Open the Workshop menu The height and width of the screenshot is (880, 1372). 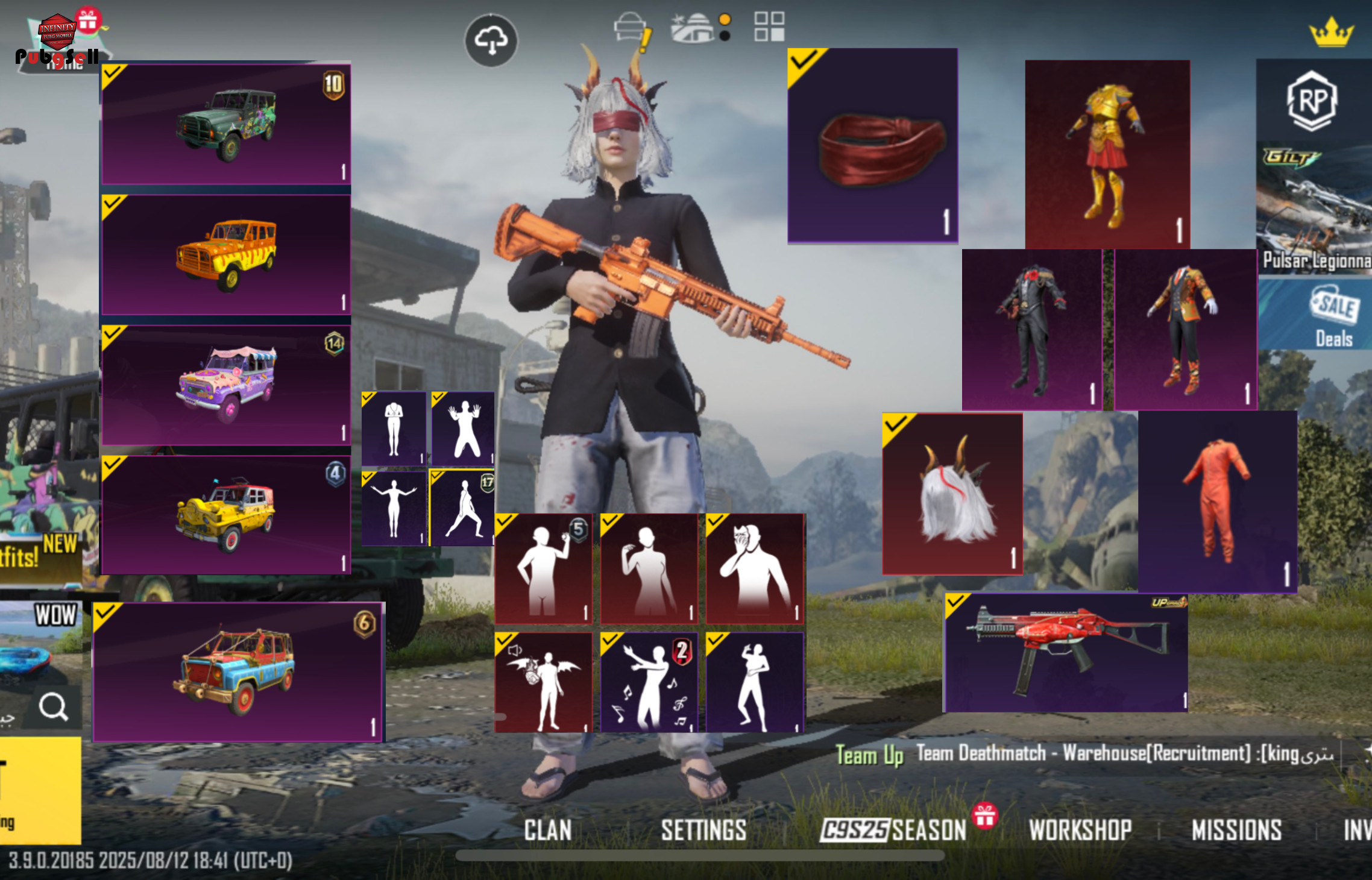click(x=1080, y=830)
